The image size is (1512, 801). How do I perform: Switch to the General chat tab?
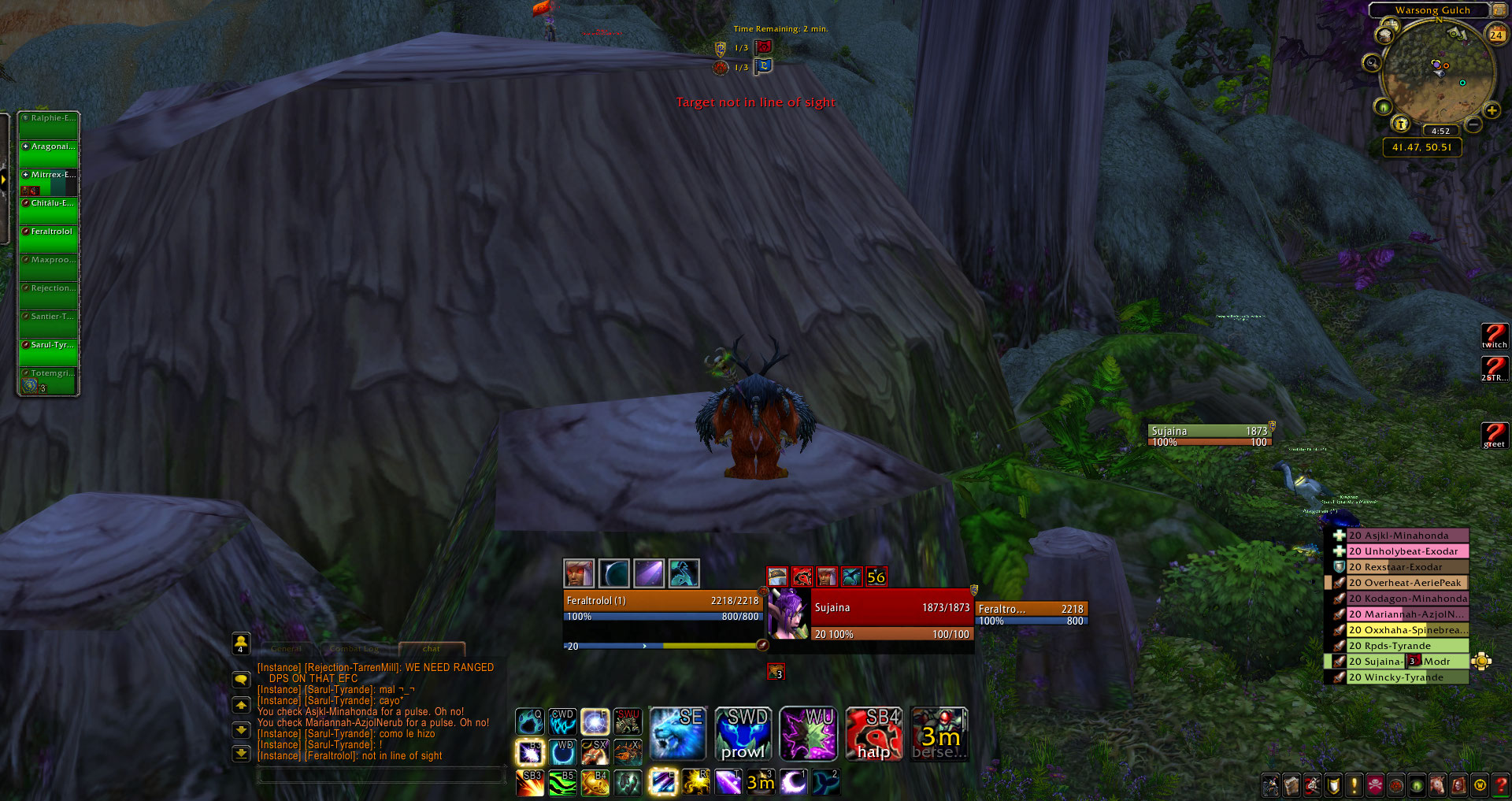point(287,649)
